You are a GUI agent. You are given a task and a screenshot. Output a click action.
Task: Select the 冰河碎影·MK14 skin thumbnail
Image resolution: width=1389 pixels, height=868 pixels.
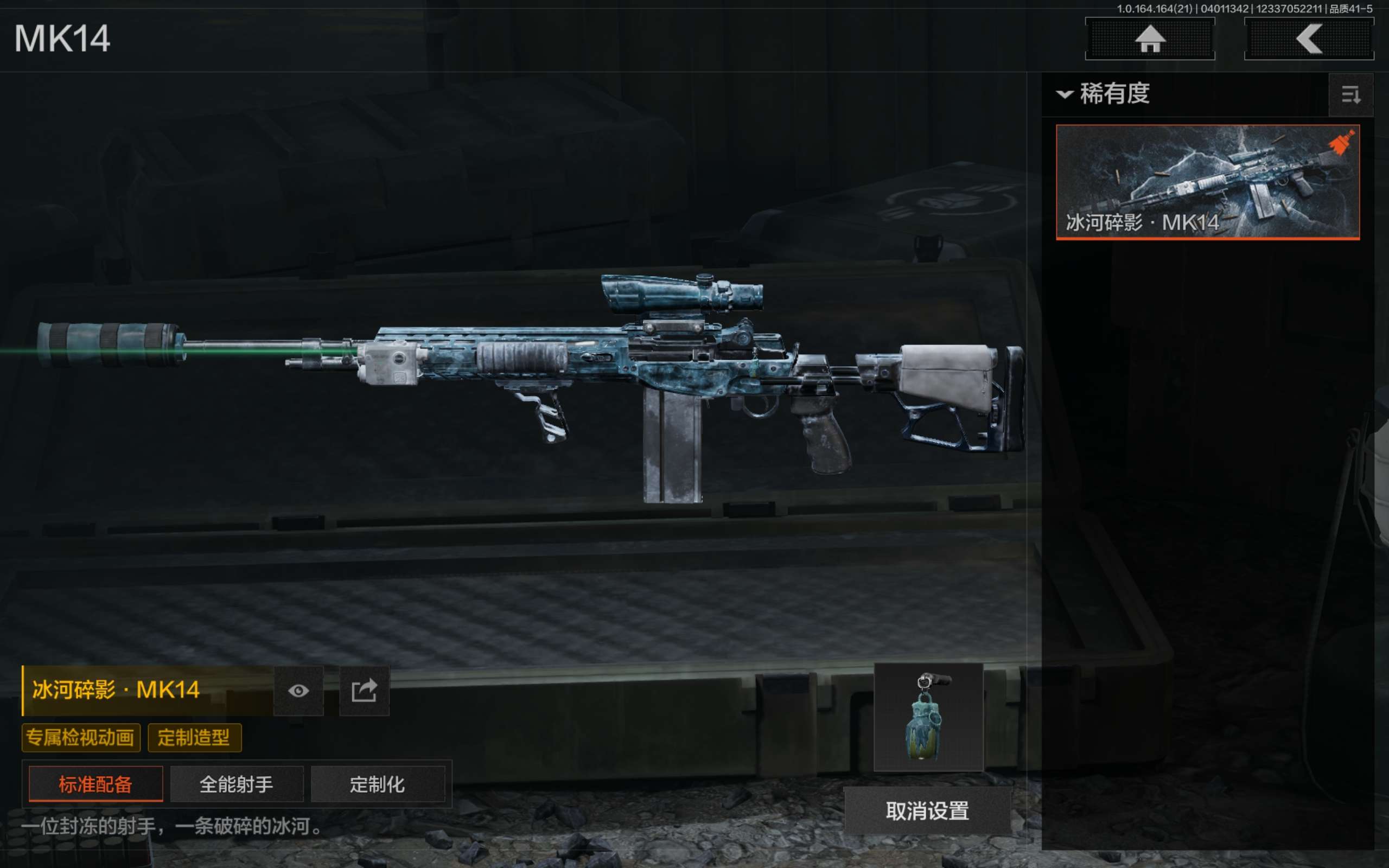coord(1207,181)
